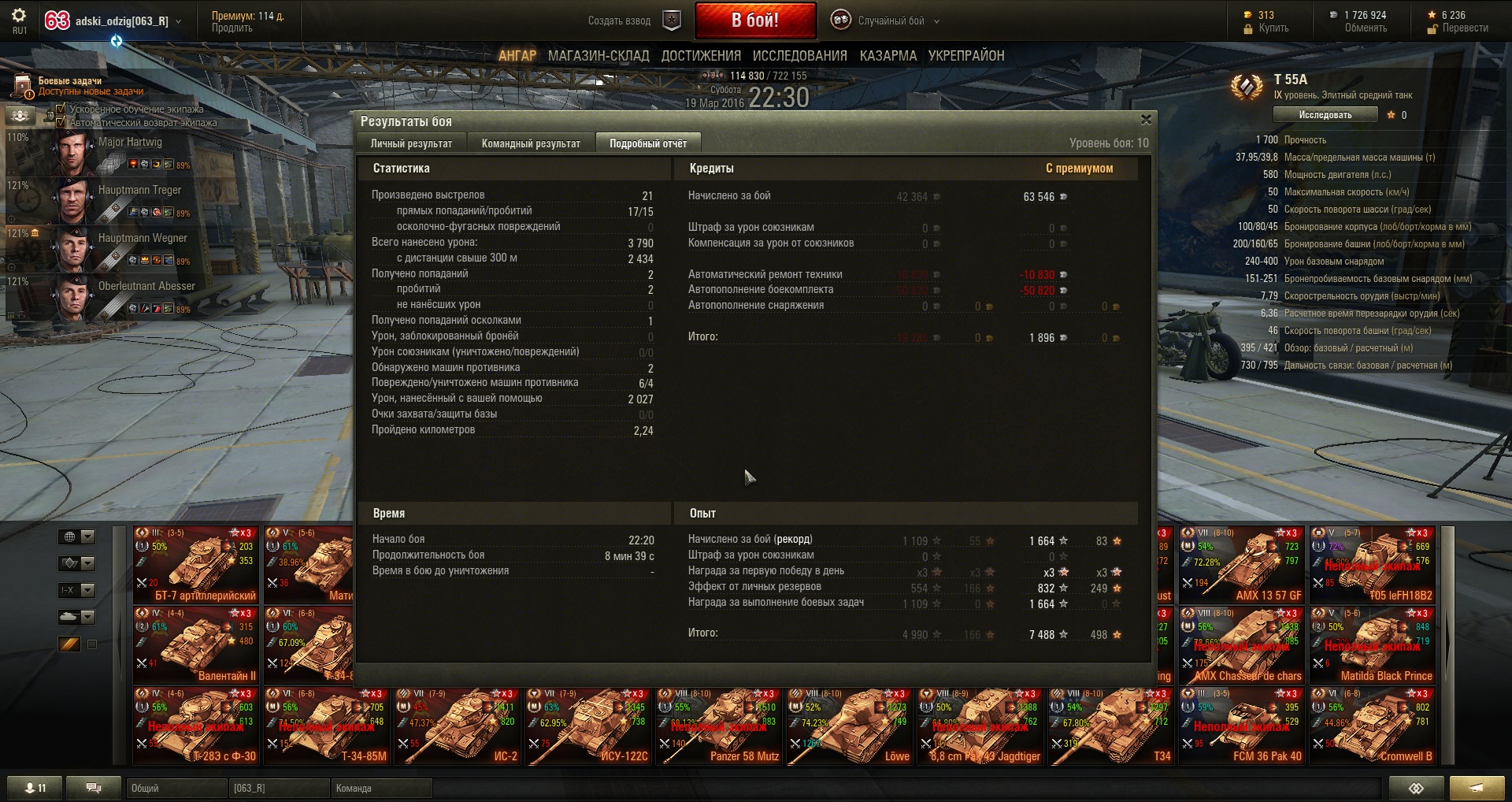Select the Подробный отчёт tab
This screenshot has width=1512, height=802.
click(647, 143)
